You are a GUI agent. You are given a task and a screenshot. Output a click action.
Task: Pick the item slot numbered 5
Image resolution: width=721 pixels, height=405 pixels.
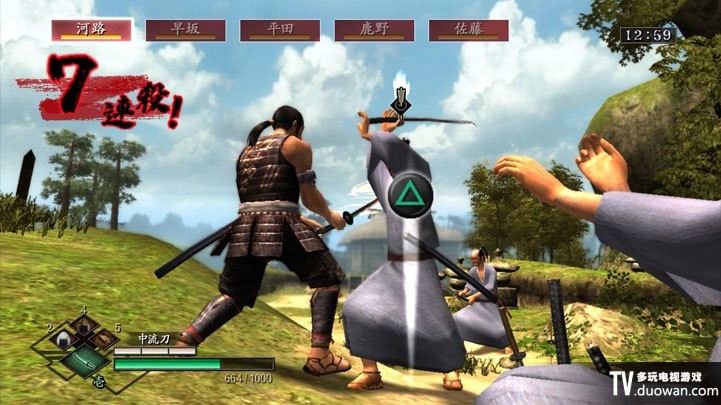point(106,342)
